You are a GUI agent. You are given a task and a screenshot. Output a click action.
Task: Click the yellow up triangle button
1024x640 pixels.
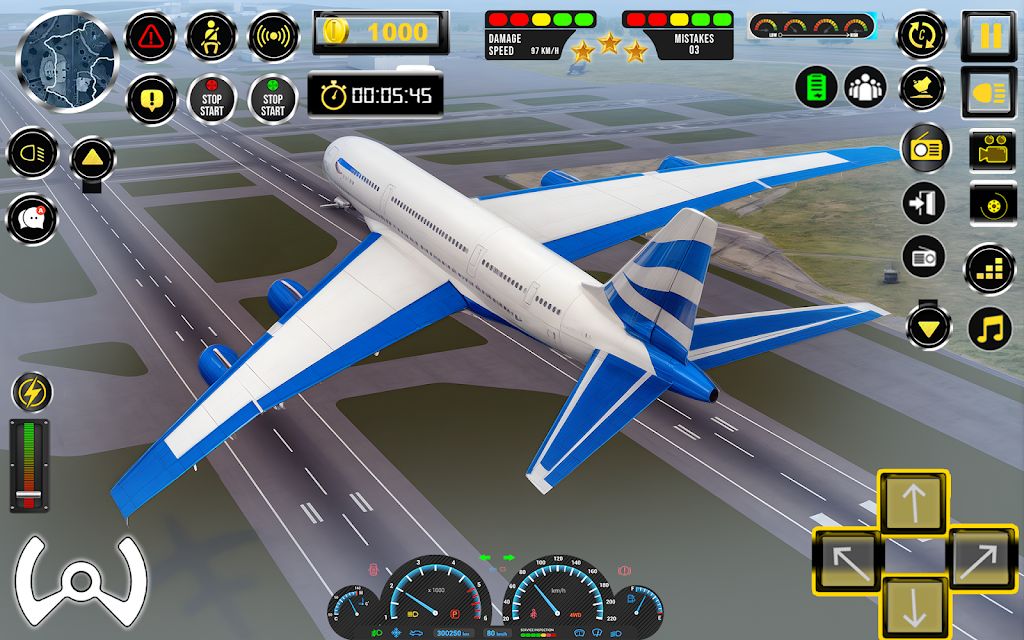tap(93, 158)
